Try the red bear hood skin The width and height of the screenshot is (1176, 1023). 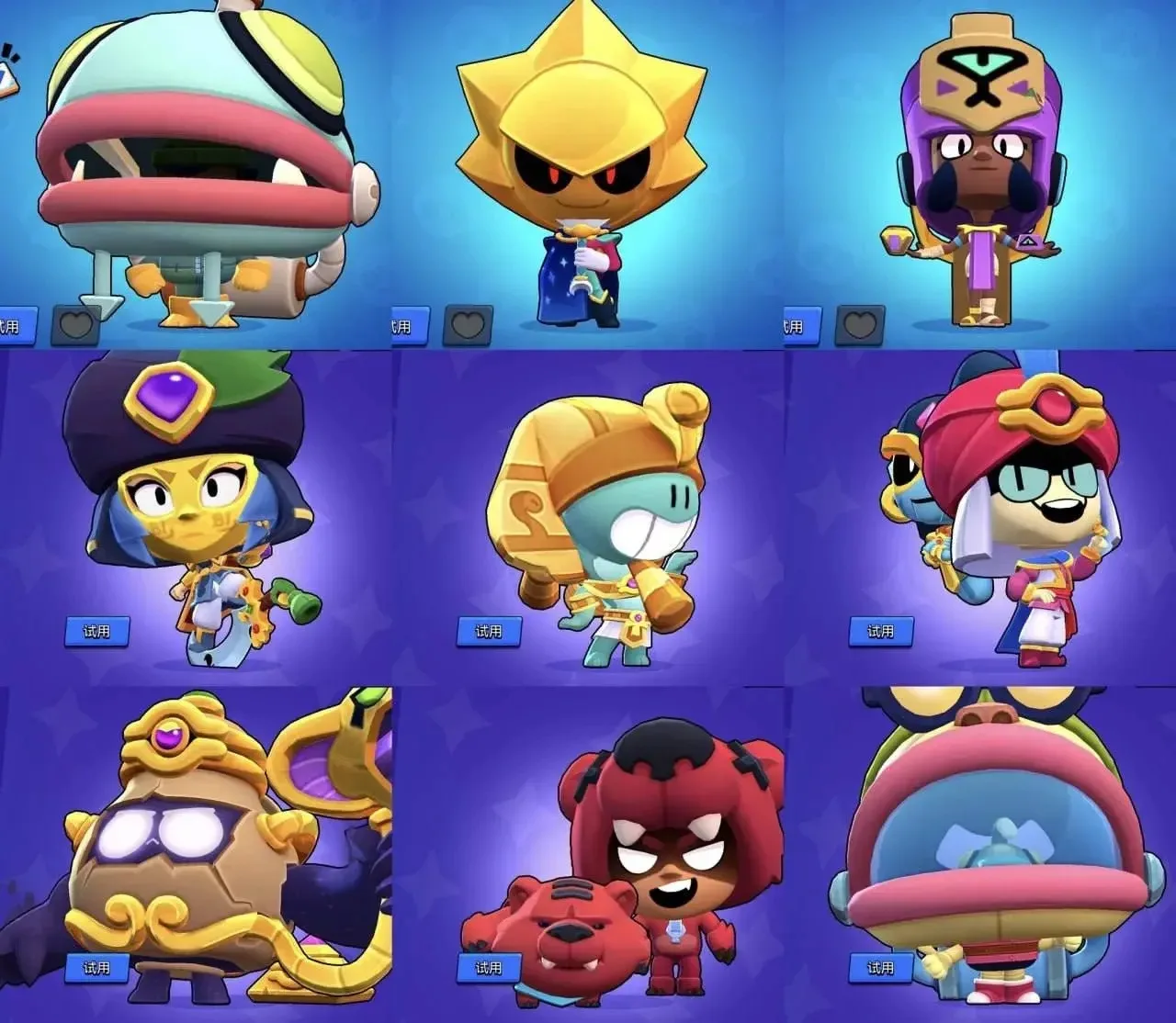pyautogui.click(x=489, y=968)
